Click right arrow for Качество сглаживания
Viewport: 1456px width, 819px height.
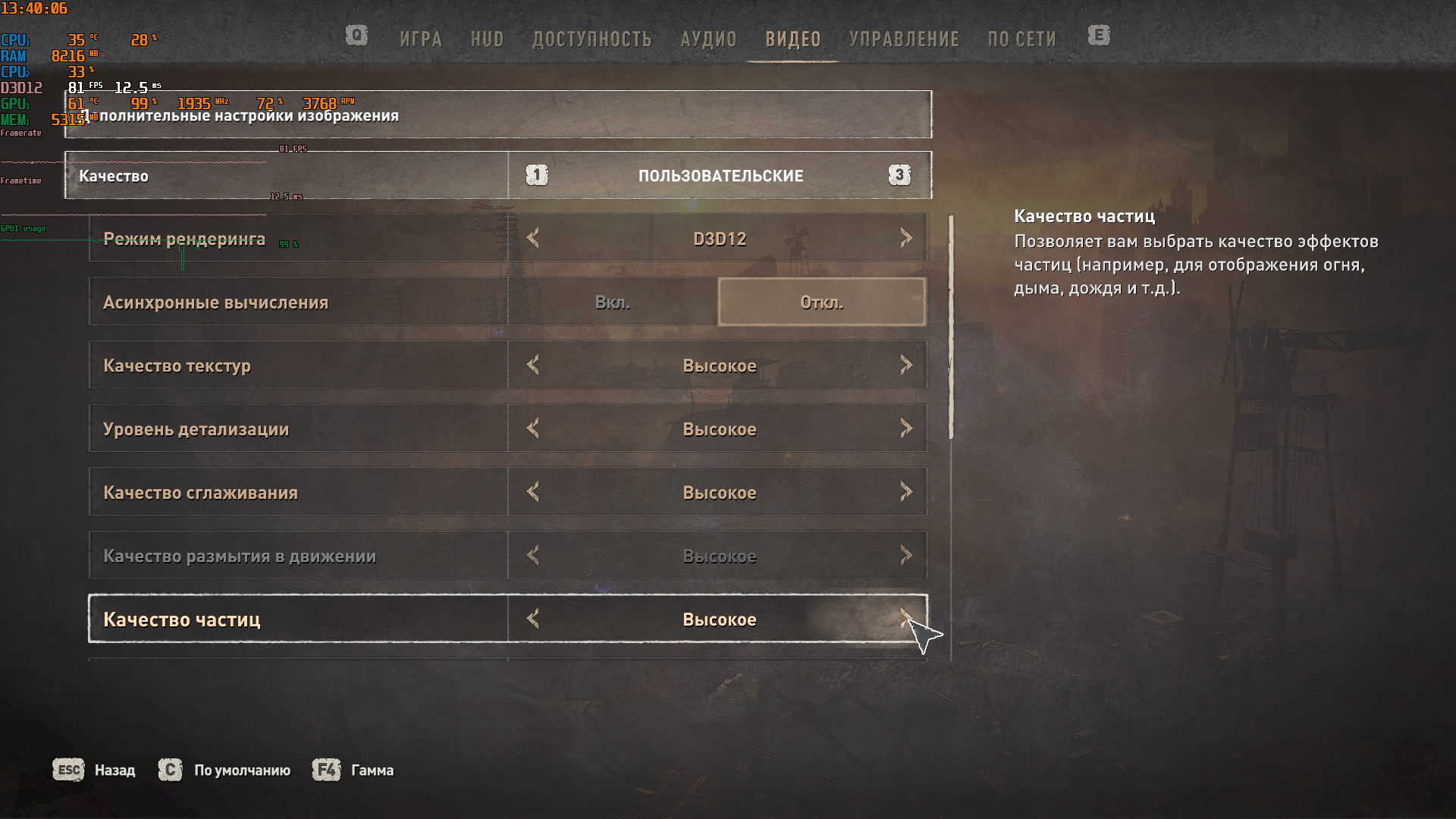coord(906,493)
